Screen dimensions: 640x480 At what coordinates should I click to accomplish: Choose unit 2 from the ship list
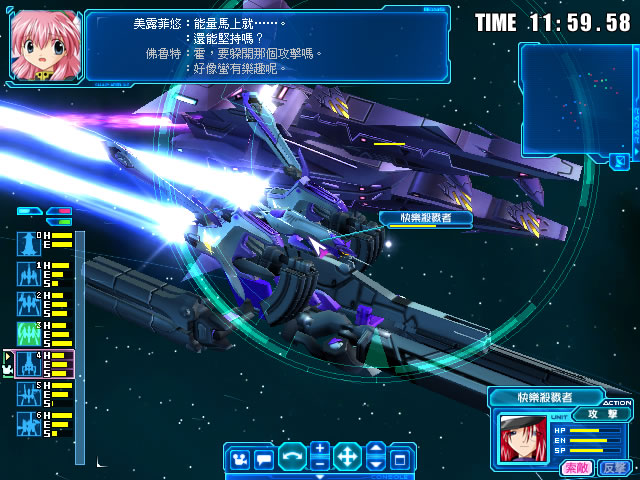pos(28,303)
